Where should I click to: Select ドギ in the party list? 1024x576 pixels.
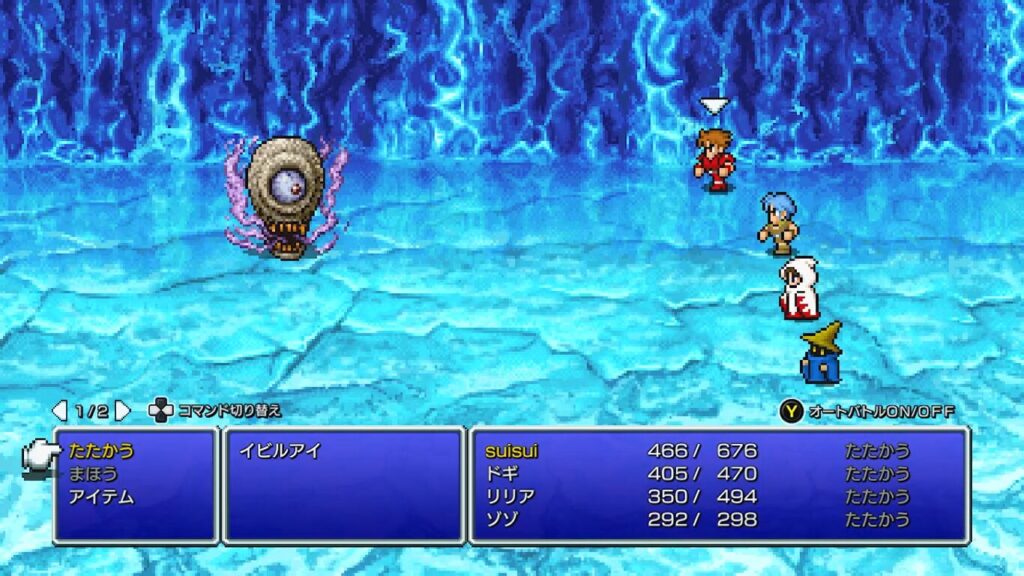coord(500,474)
